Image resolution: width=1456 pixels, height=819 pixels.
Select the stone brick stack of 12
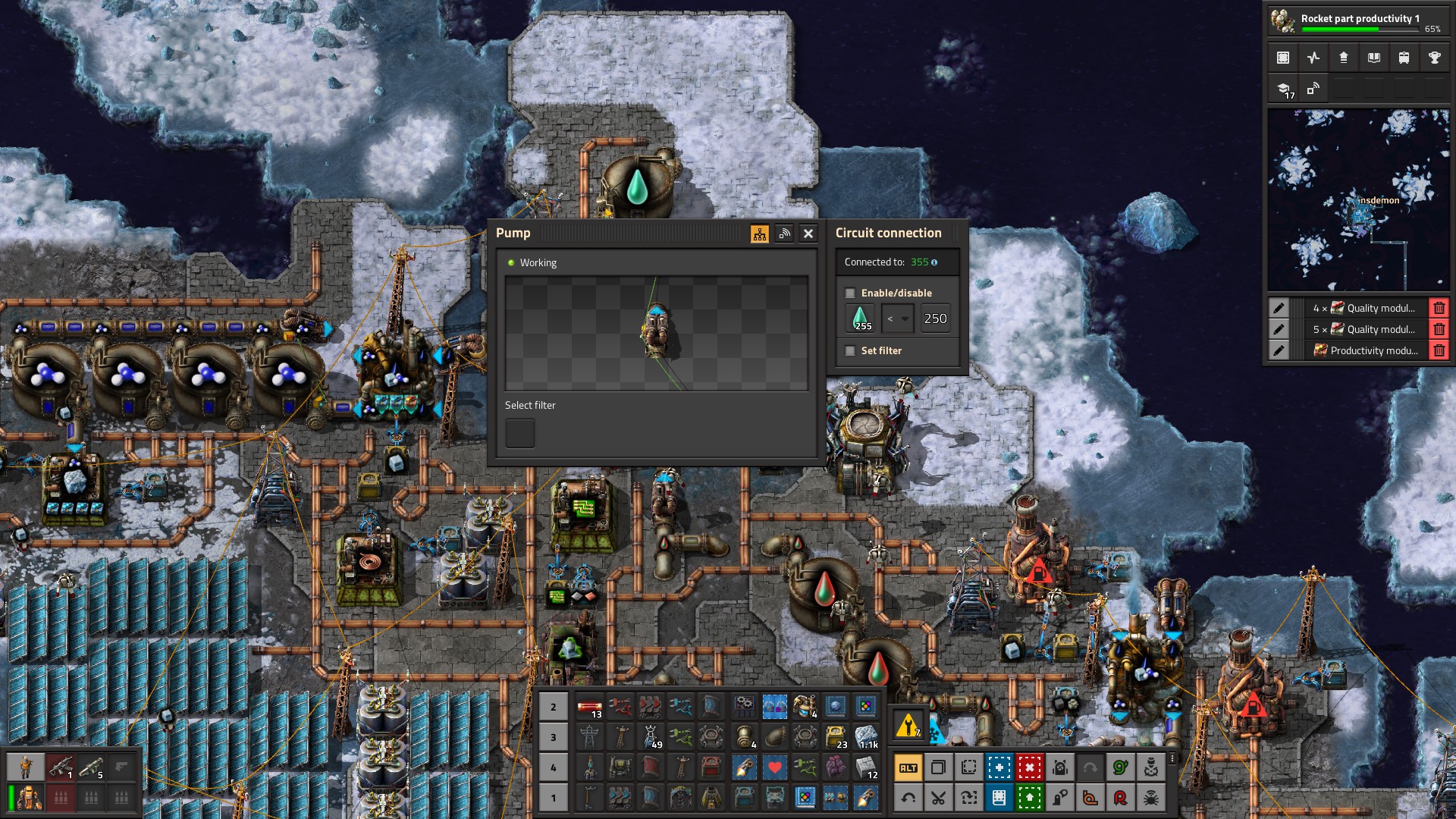(x=865, y=767)
